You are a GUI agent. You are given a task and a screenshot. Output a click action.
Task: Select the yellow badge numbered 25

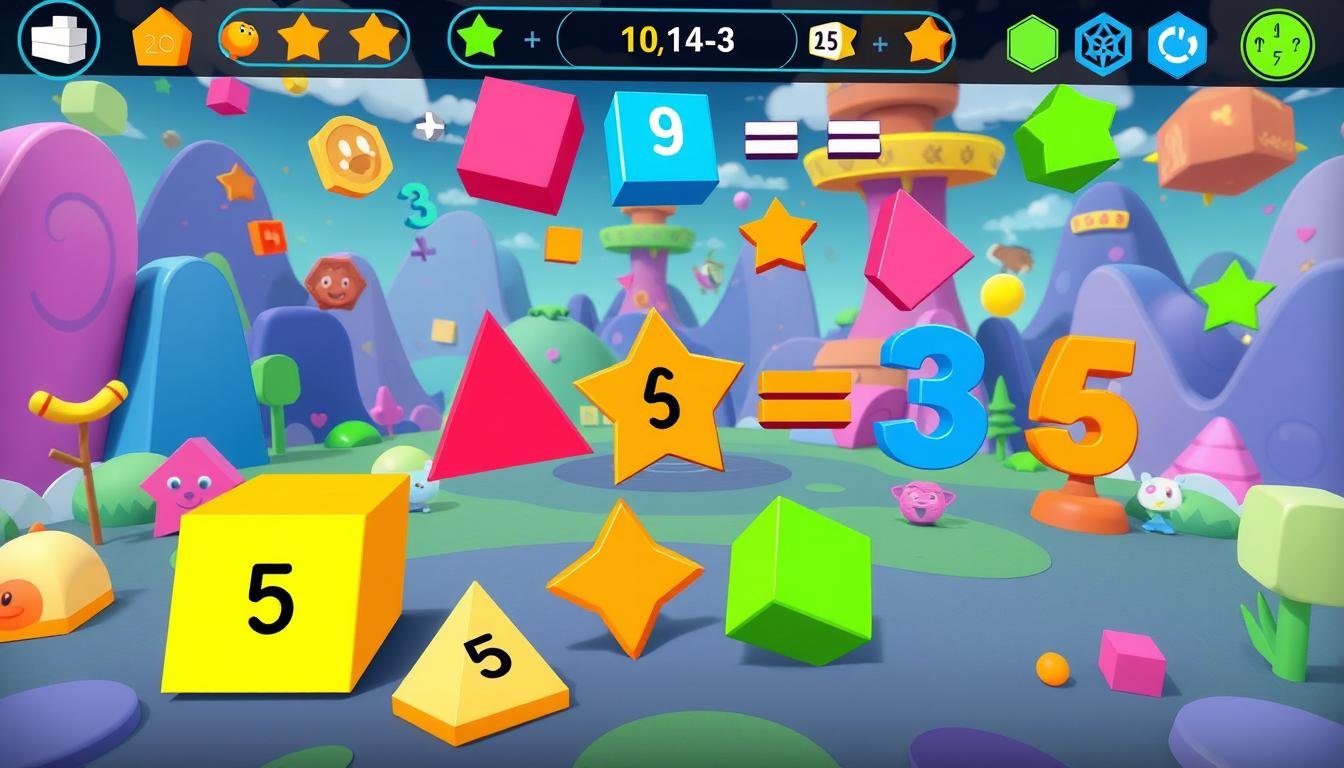point(830,41)
